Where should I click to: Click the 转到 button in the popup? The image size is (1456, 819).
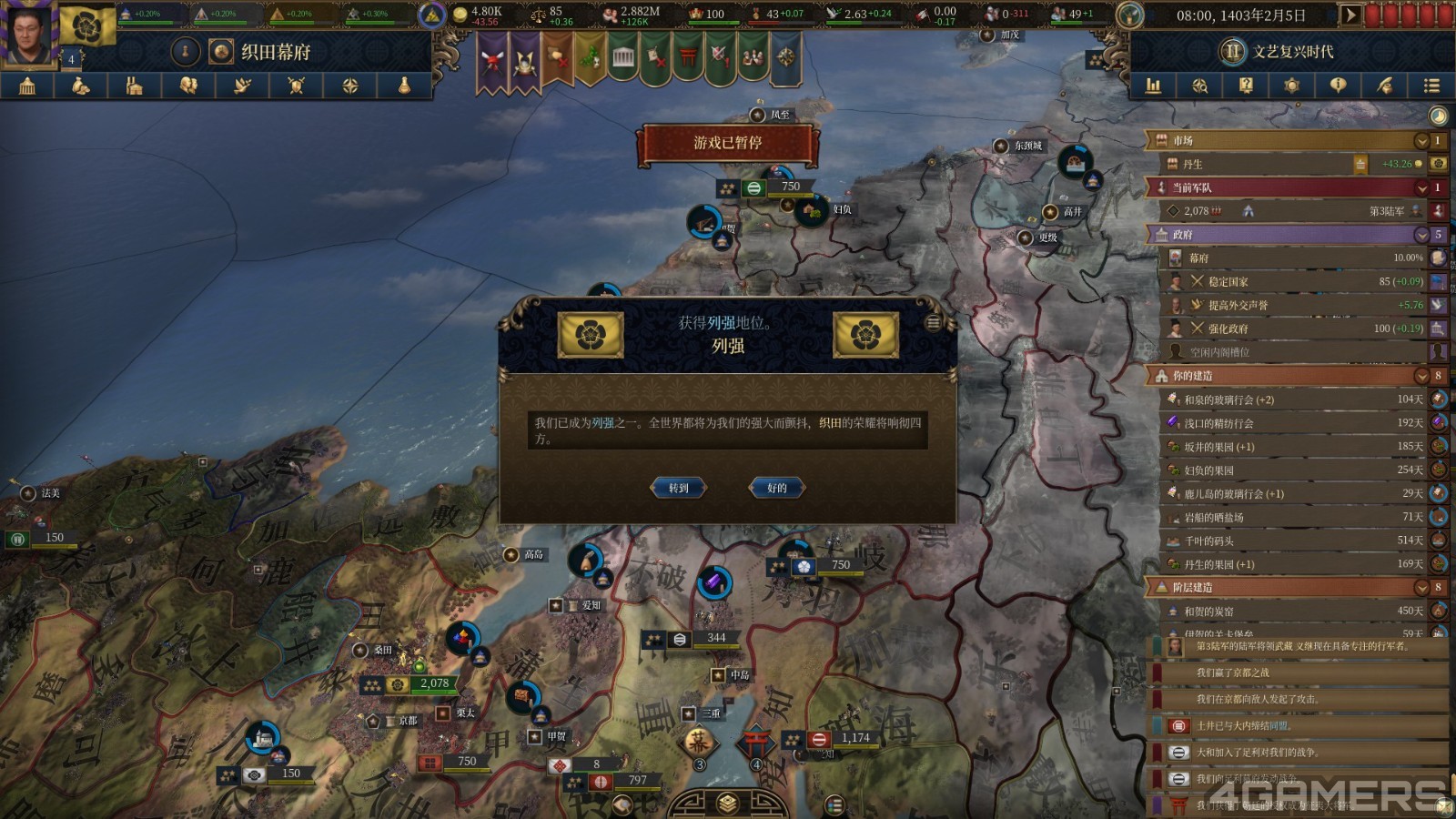pyautogui.click(x=679, y=488)
